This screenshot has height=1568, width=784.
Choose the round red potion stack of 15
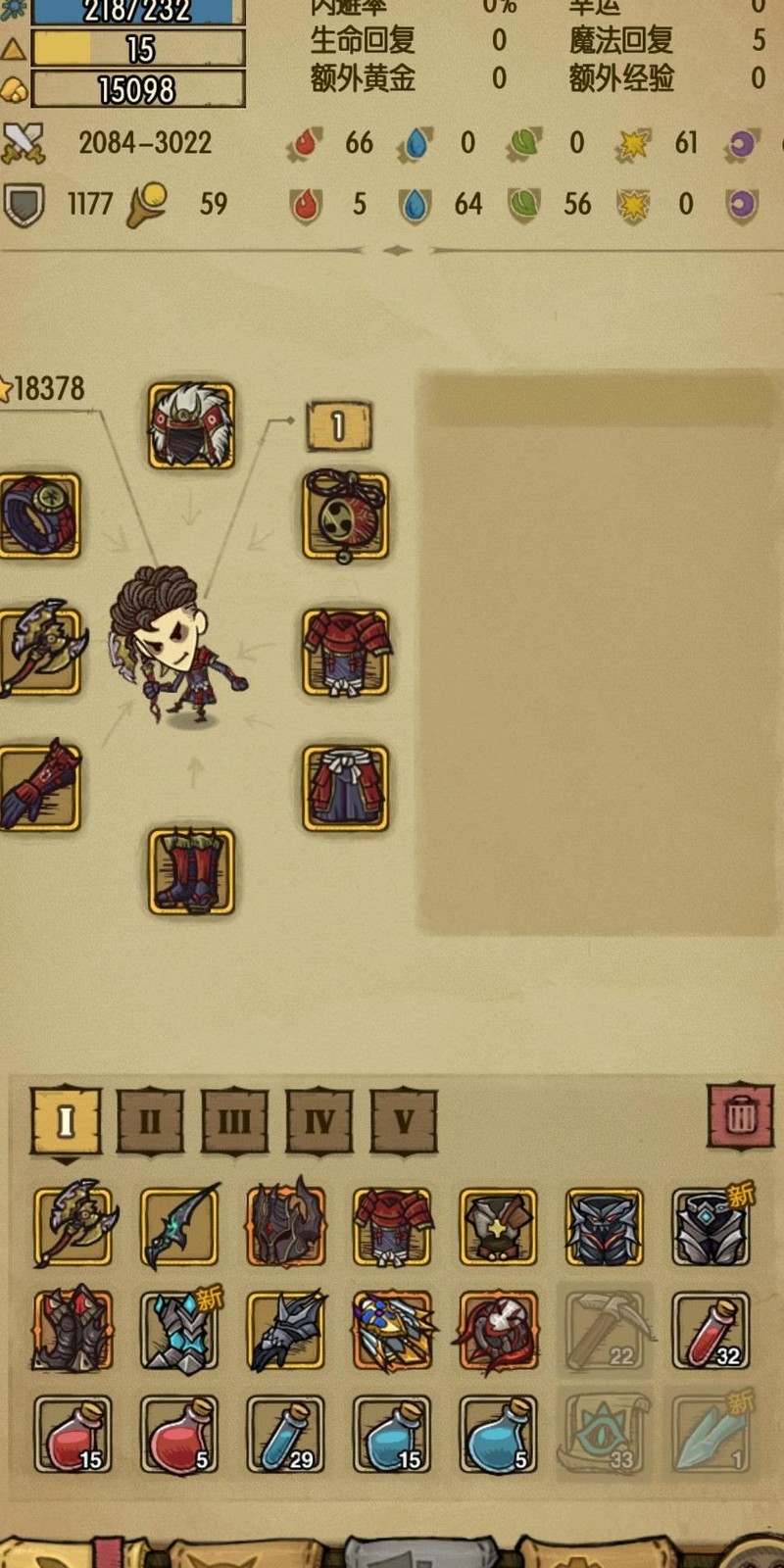point(73,1434)
